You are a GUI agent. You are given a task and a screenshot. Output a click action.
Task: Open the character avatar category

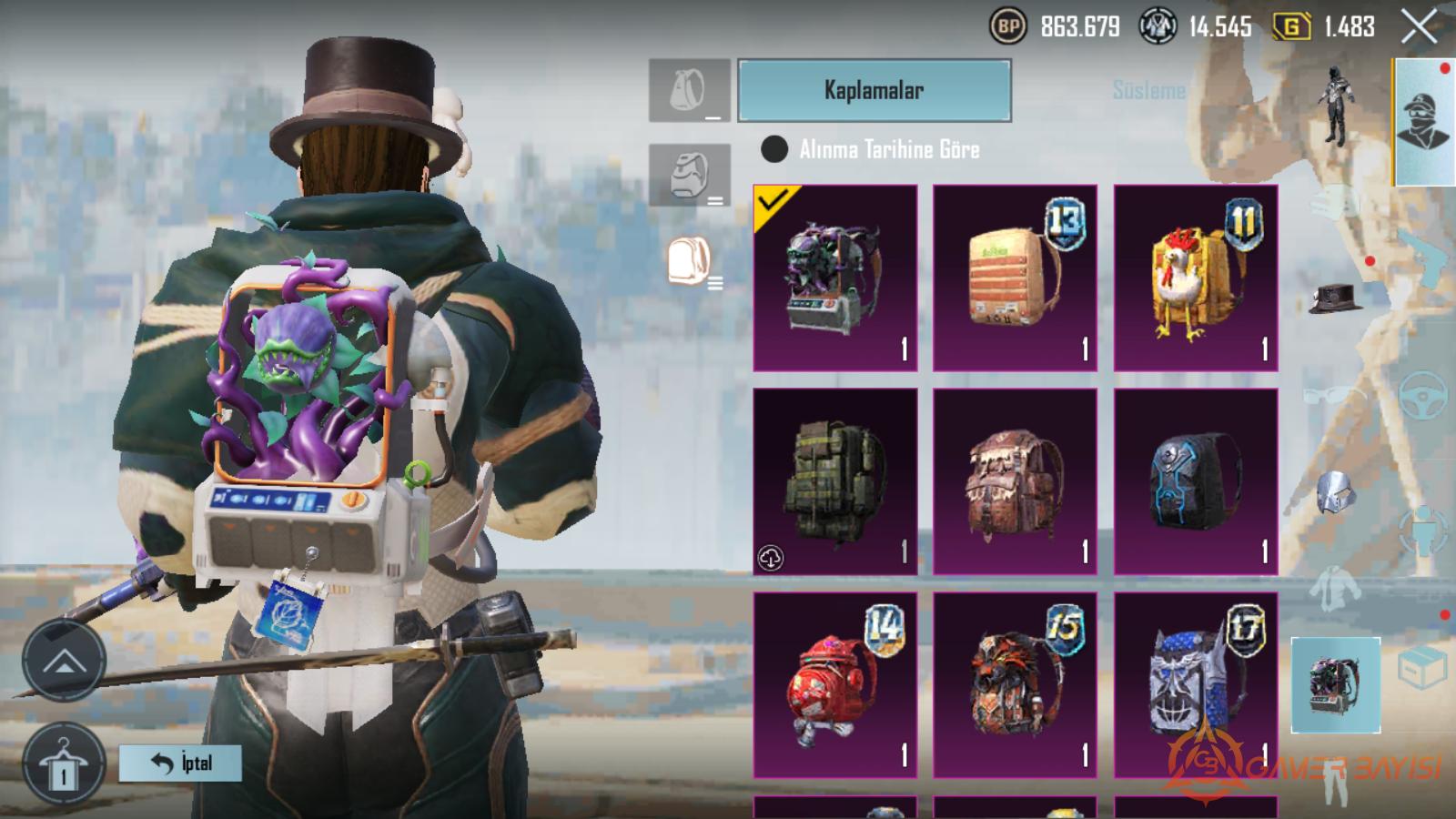1423,122
